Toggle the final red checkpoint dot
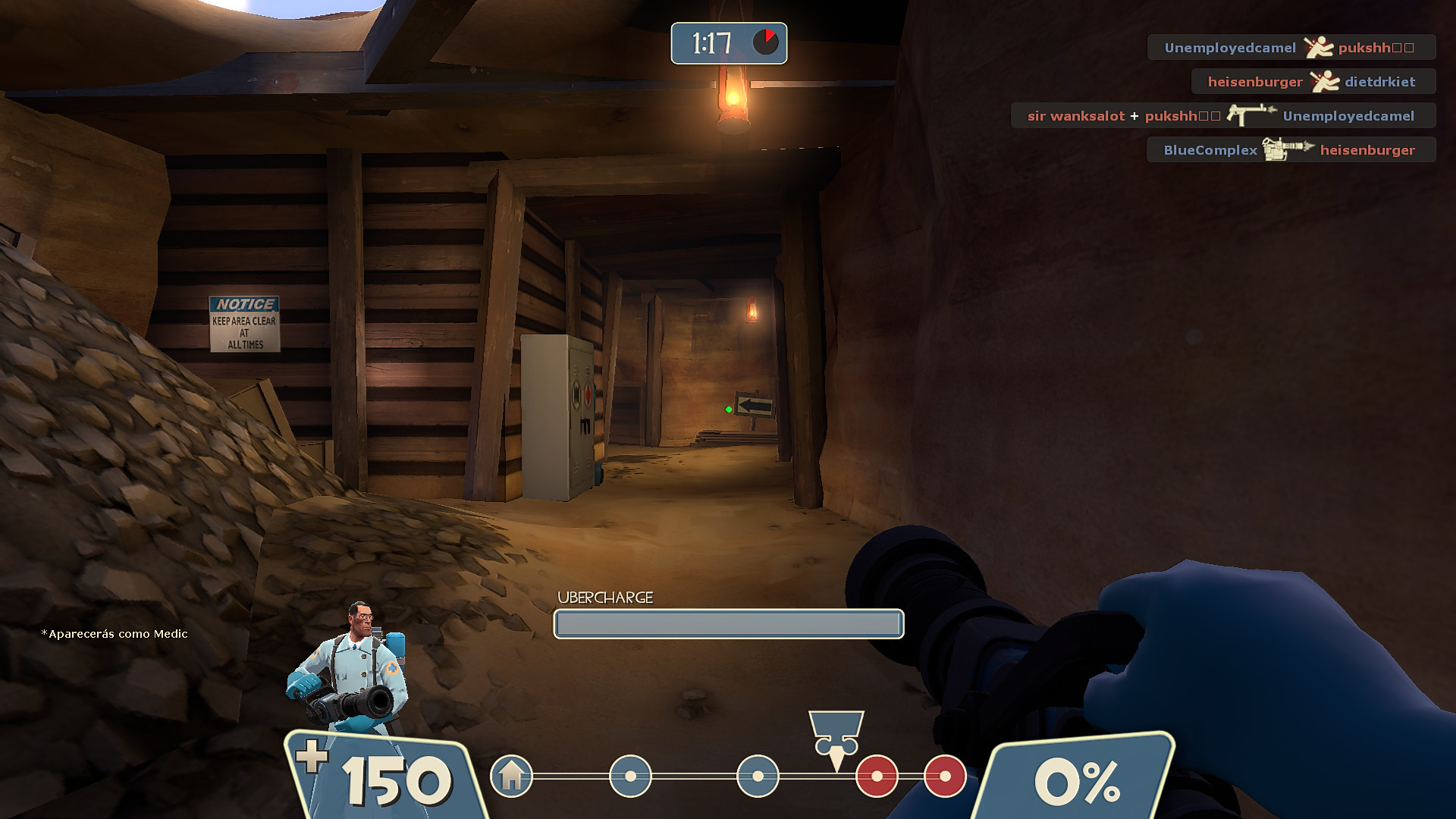1456x819 pixels. (945, 777)
